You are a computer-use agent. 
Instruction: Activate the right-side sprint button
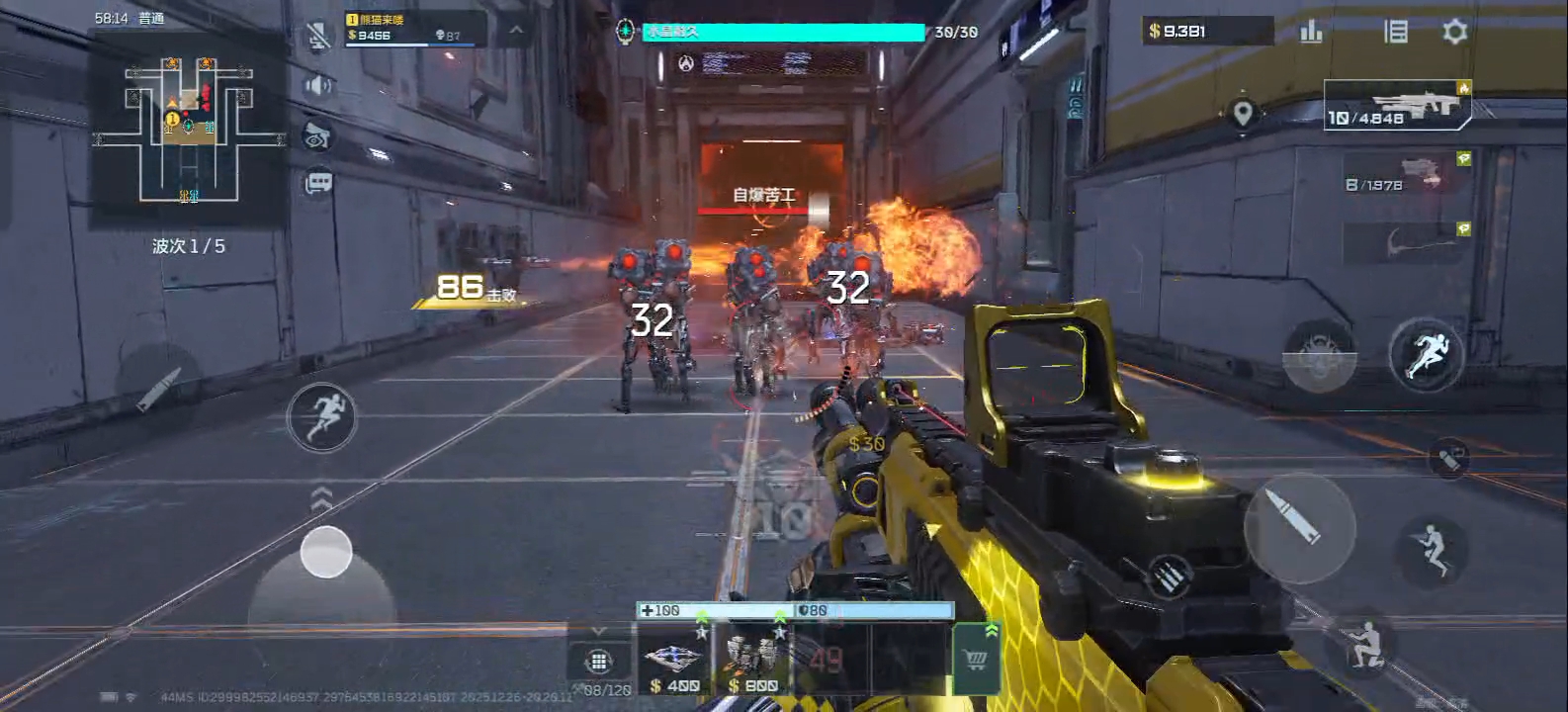[1425, 354]
